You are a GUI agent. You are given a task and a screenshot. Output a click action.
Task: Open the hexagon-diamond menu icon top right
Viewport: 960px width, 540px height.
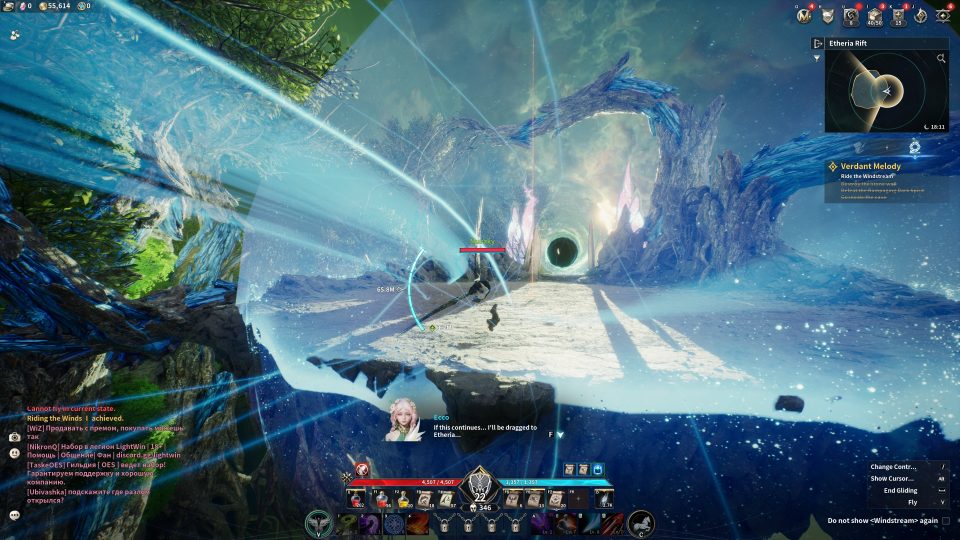pos(943,15)
